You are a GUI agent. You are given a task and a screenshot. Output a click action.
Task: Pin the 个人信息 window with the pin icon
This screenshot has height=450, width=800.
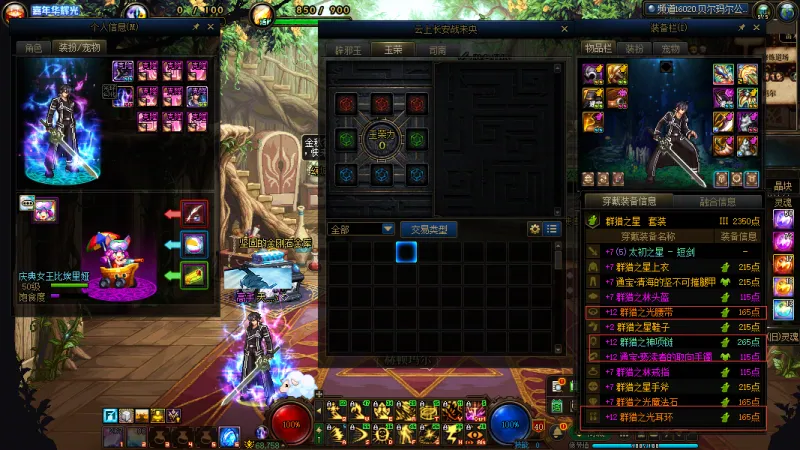point(196,28)
